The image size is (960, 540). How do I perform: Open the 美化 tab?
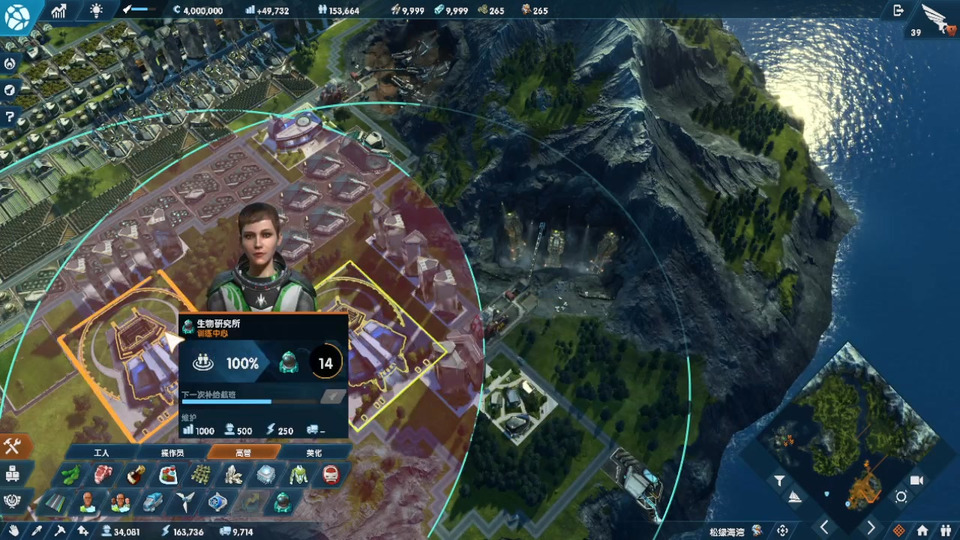312,453
